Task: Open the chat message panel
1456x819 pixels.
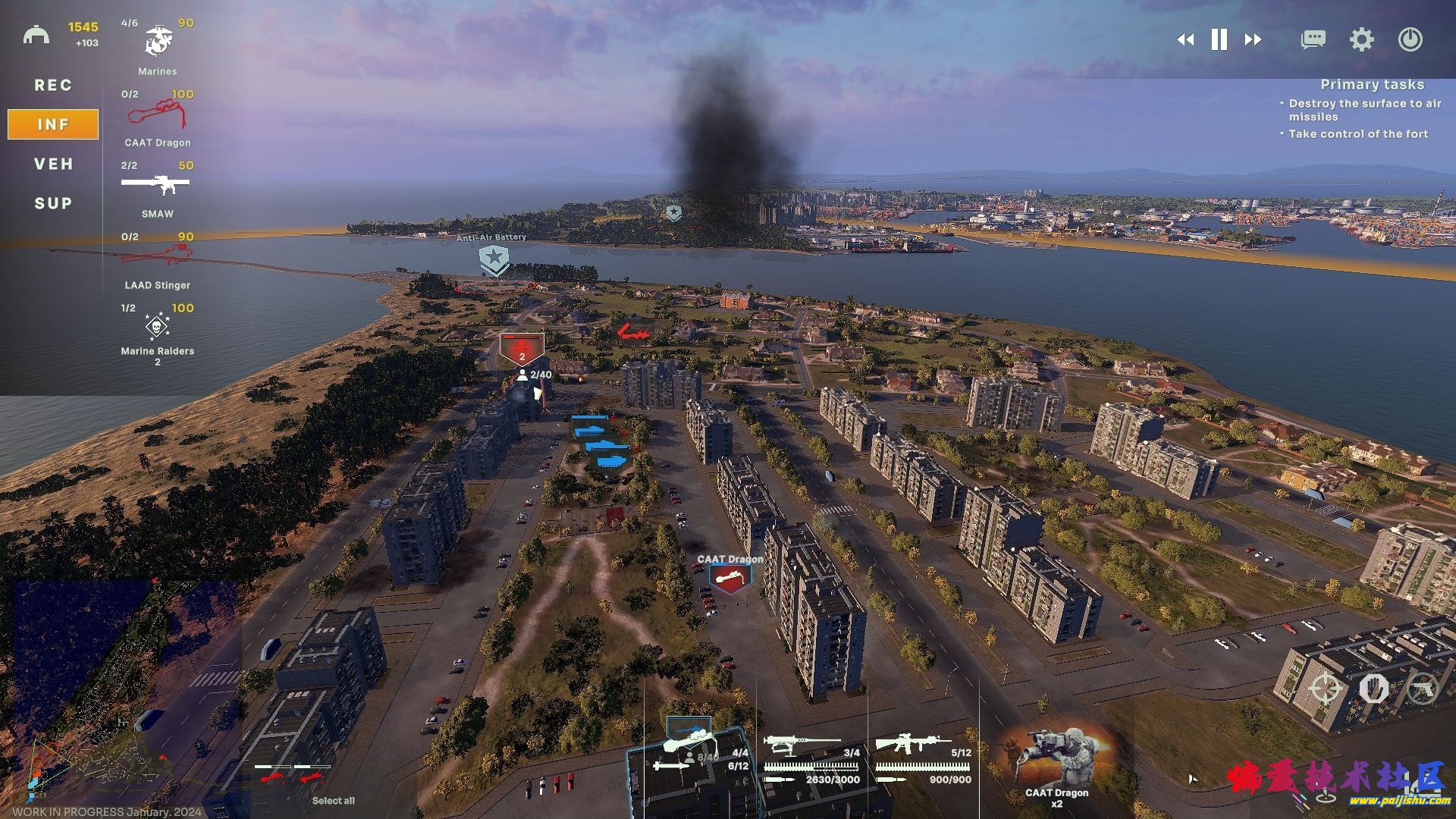Action: [1313, 40]
